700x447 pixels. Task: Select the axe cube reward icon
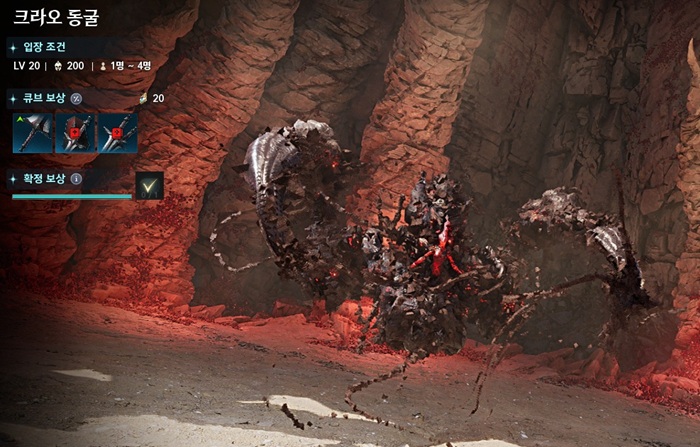tap(31, 132)
